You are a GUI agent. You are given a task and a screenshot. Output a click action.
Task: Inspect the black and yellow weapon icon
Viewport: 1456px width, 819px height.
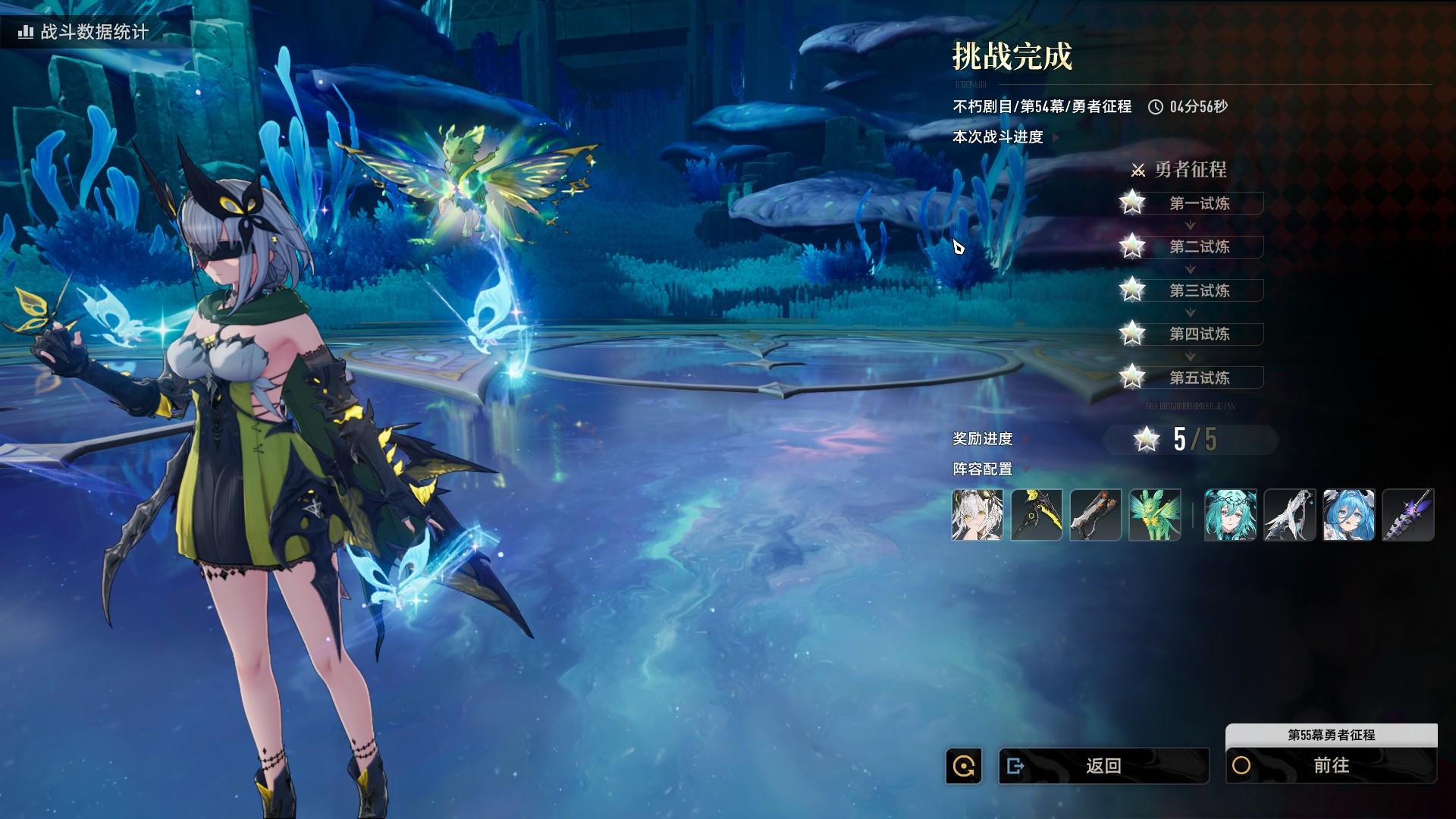coord(1037,515)
